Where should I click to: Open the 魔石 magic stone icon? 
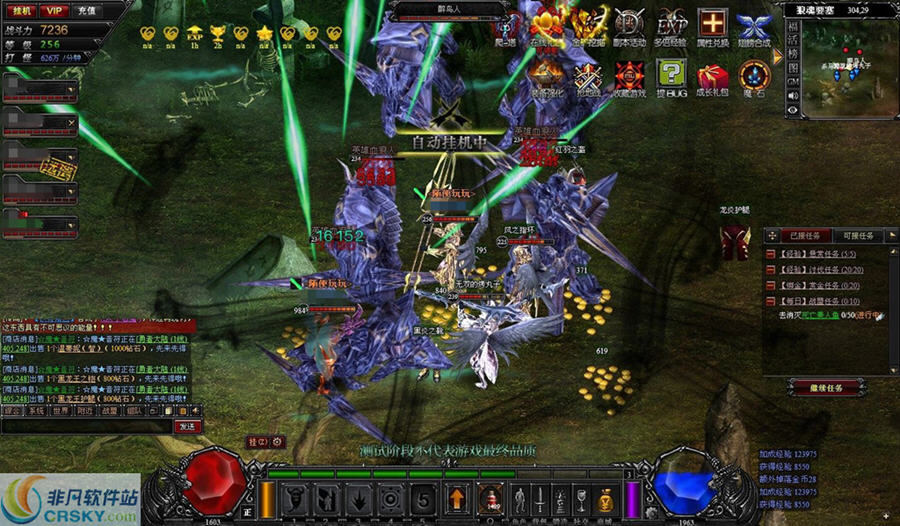pyautogui.click(x=753, y=76)
